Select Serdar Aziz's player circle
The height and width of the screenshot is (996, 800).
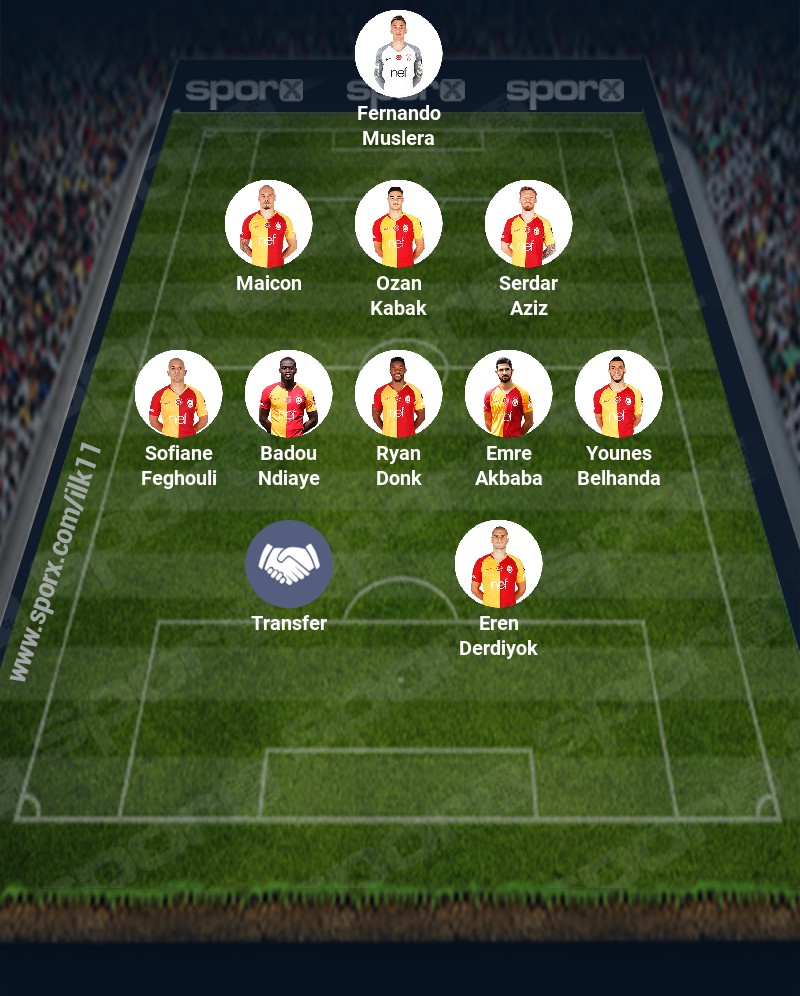529,224
